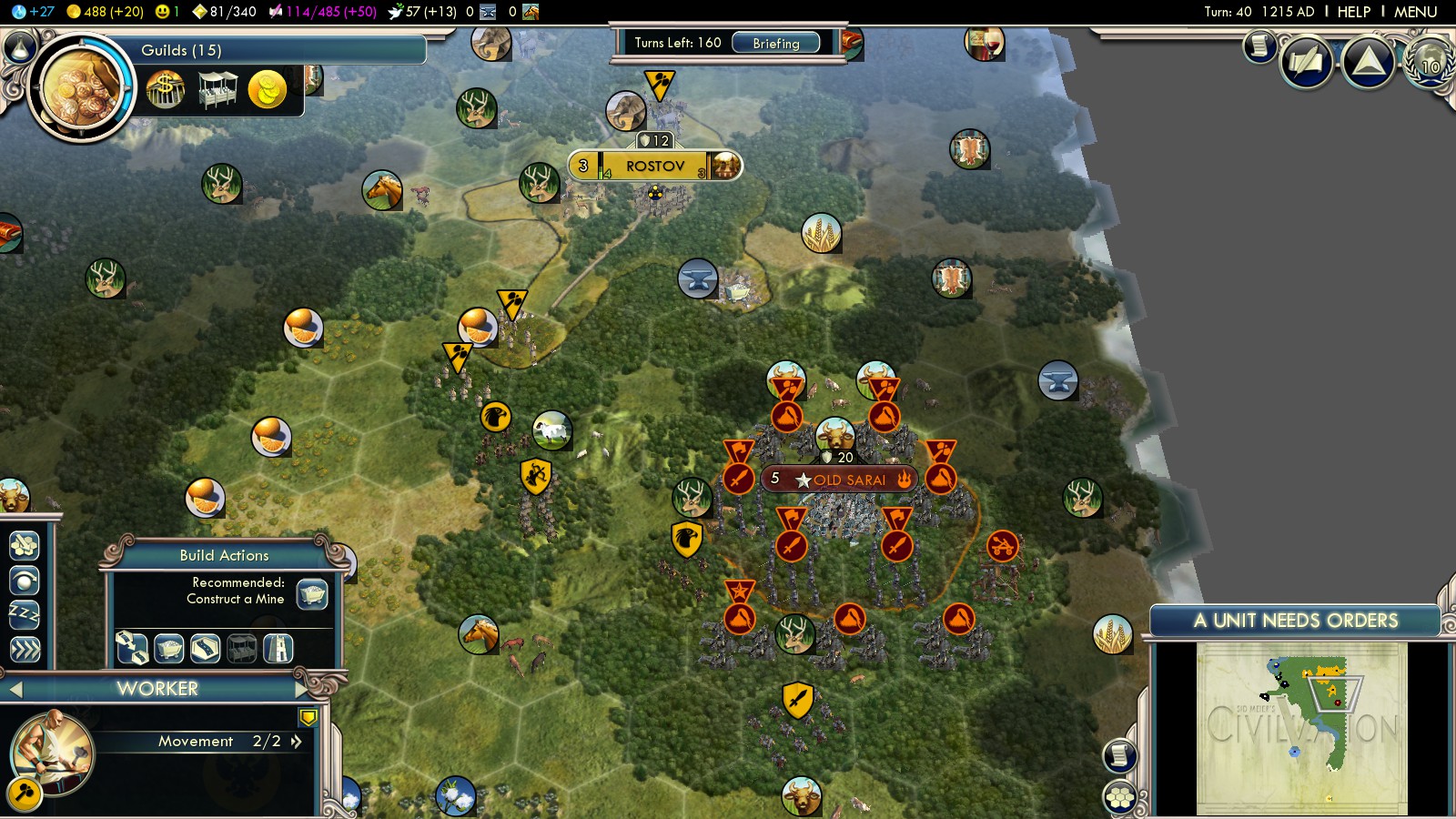Put the worker to sleep

[x=24, y=615]
